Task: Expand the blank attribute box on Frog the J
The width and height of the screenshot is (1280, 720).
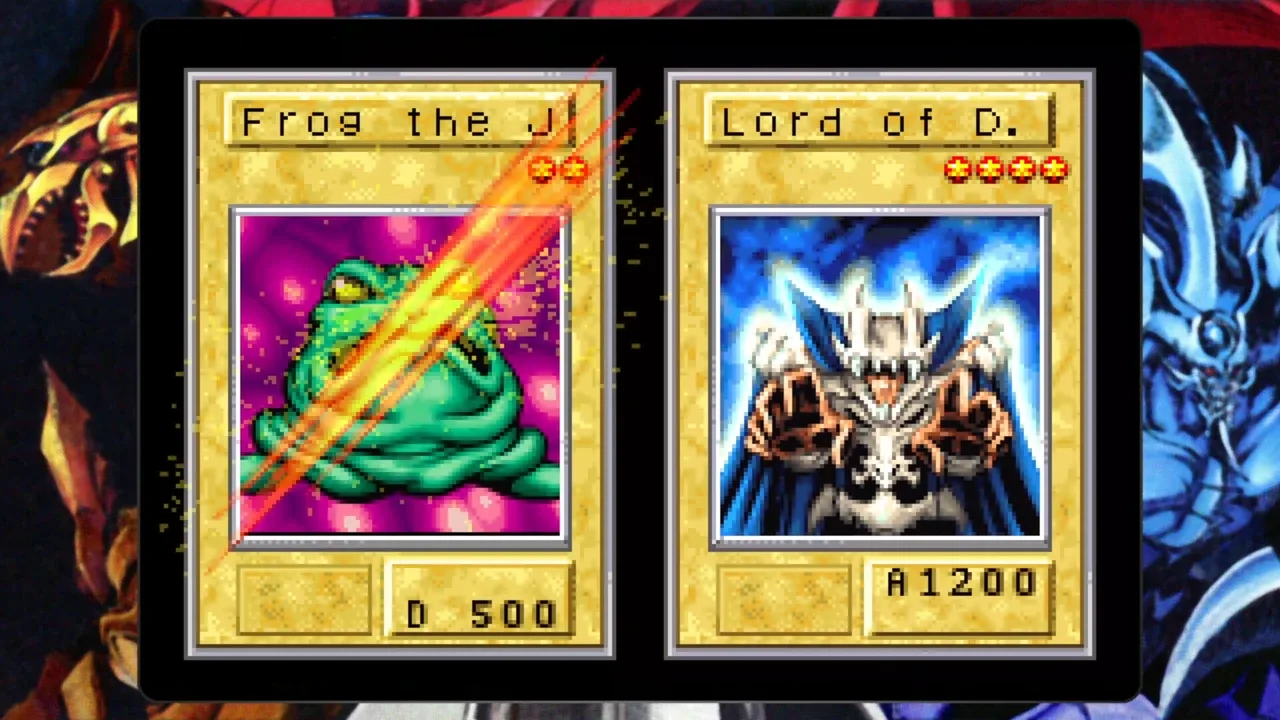Action: click(x=303, y=597)
